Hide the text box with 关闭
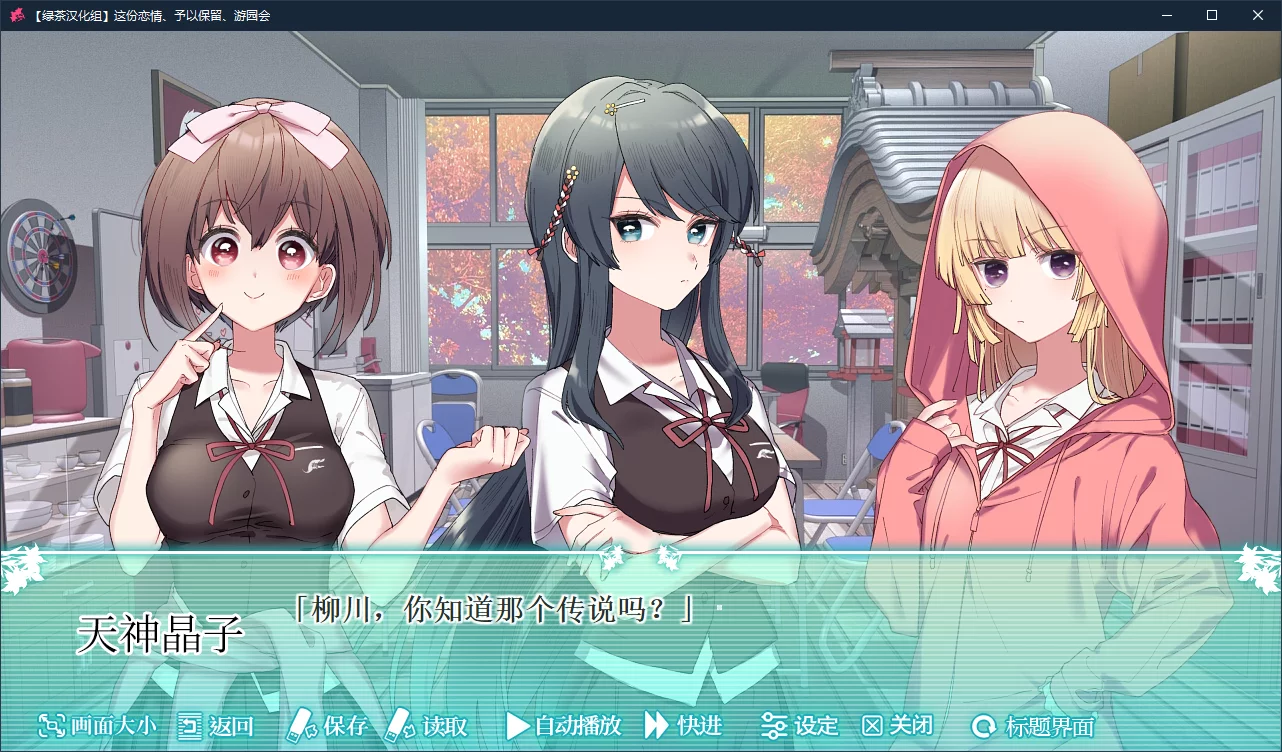1282x752 pixels. 897,726
